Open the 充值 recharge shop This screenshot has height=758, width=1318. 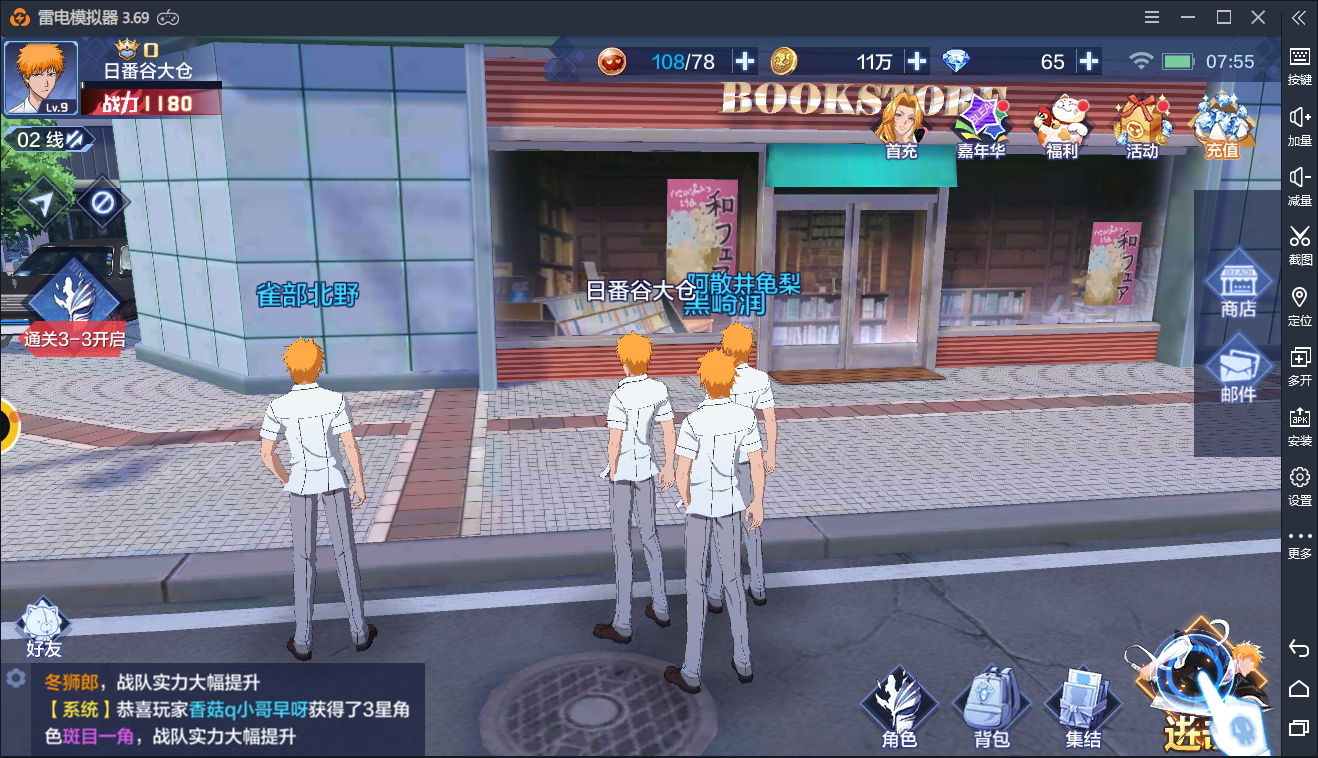tap(1221, 128)
